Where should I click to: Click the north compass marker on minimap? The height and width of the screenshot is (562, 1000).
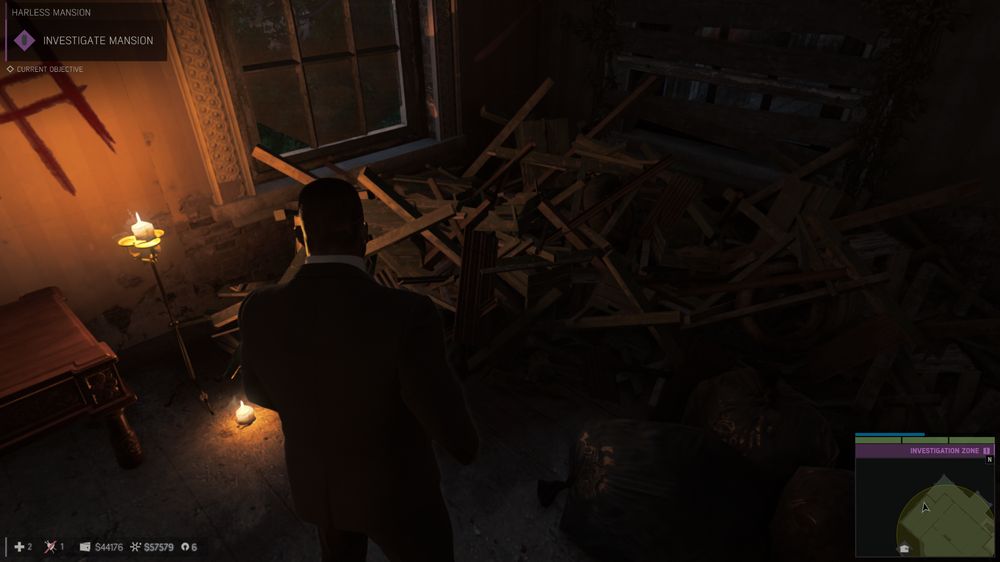[x=989, y=461]
